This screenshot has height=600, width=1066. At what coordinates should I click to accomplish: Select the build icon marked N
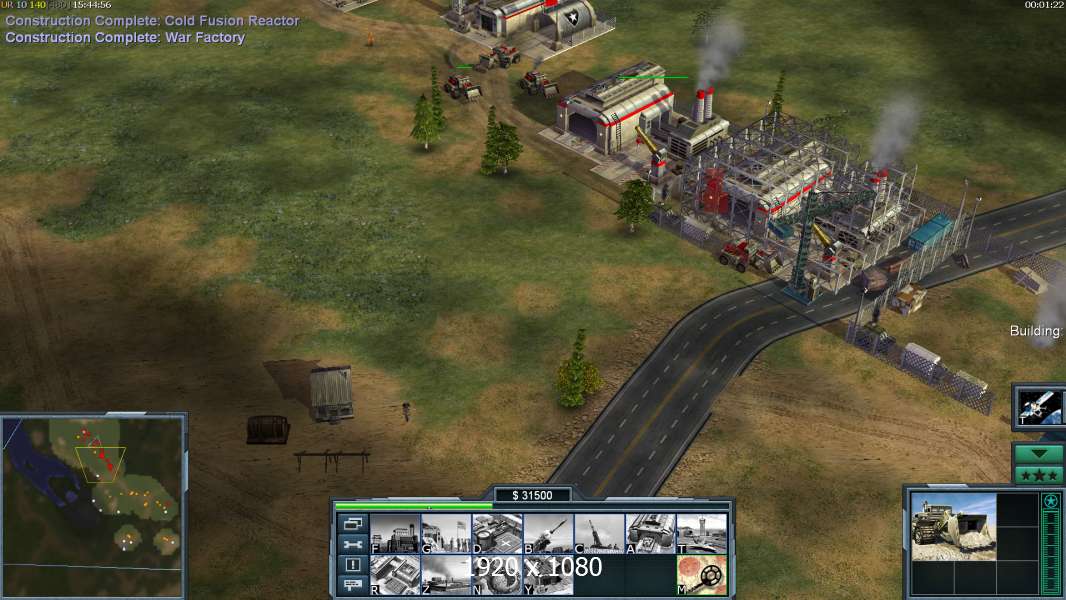(497, 575)
